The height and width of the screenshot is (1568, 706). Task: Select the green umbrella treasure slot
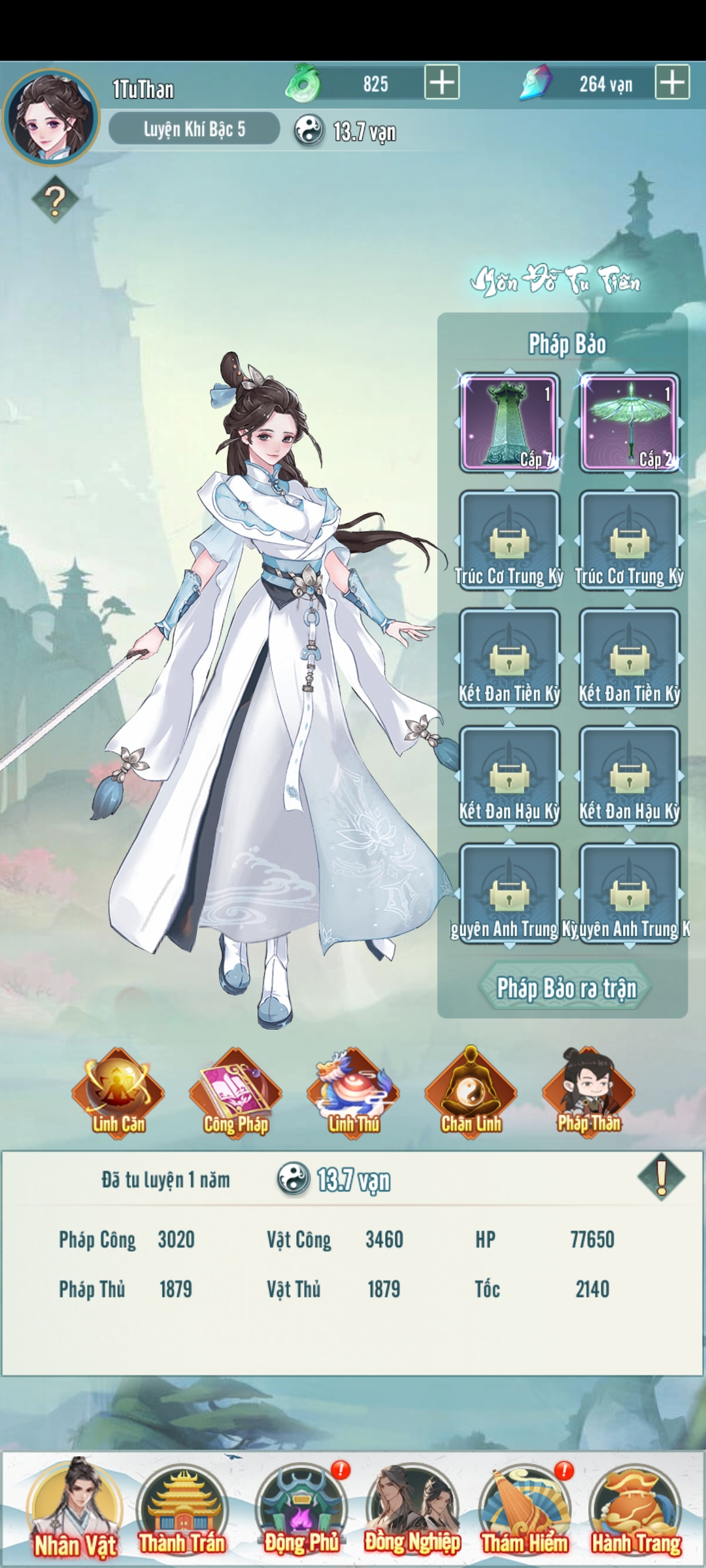point(630,422)
